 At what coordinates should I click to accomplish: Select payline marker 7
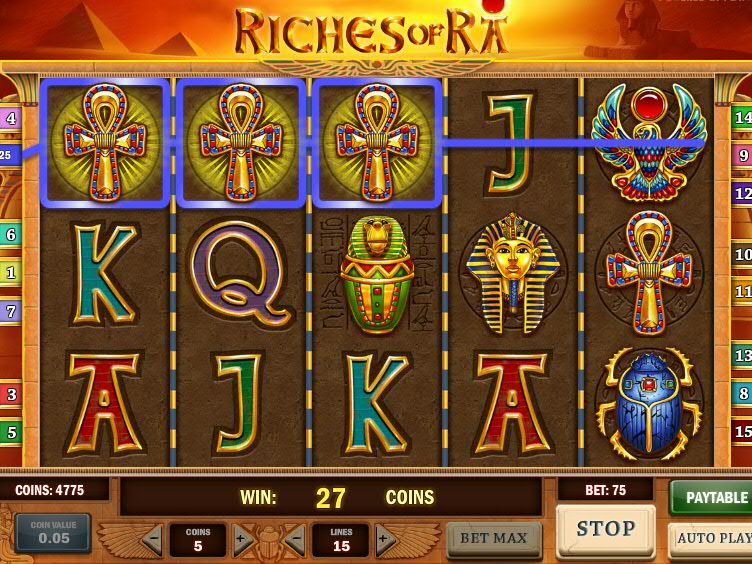(x=11, y=311)
